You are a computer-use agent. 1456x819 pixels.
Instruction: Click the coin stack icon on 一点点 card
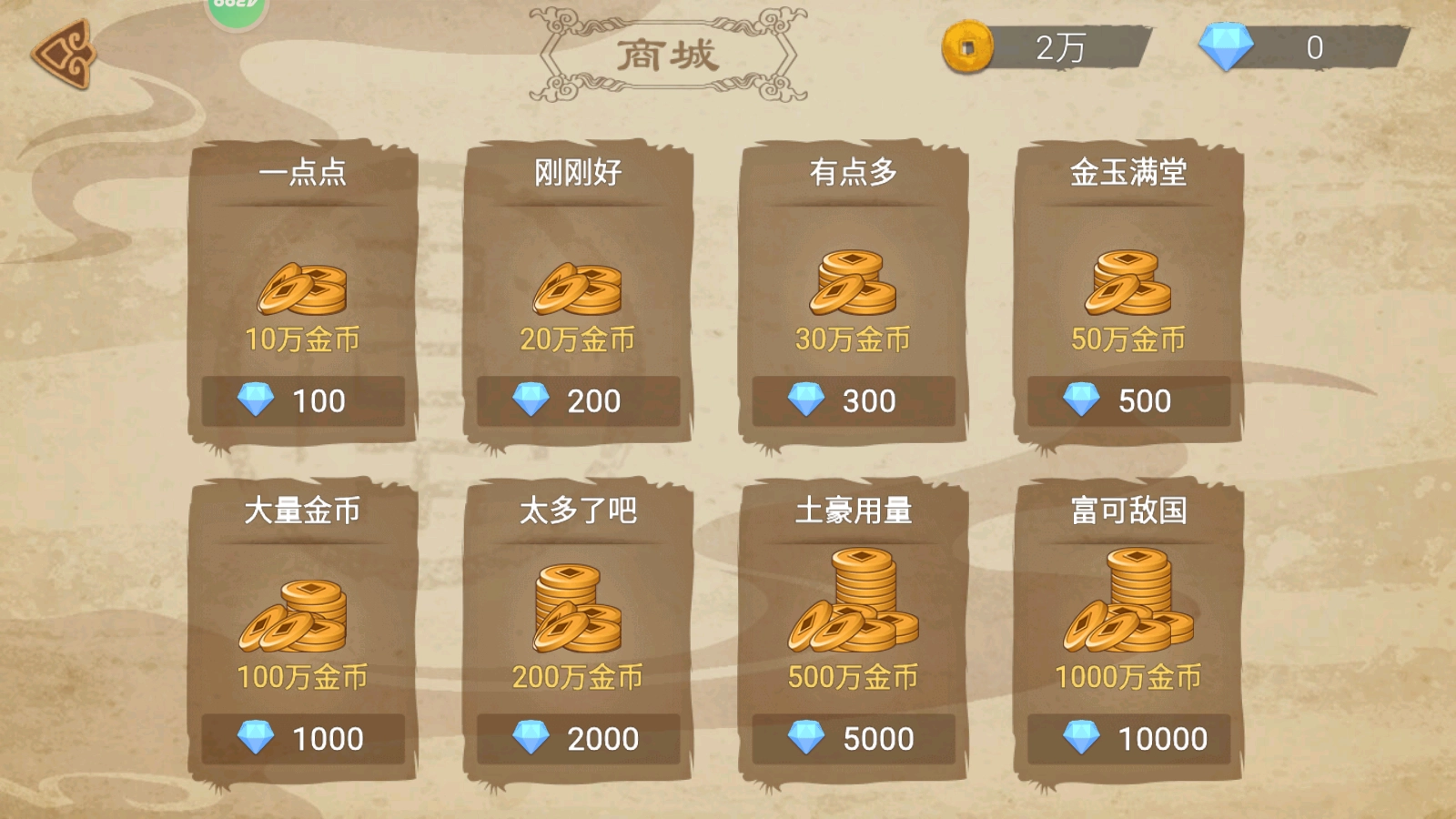tap(303, 287)
